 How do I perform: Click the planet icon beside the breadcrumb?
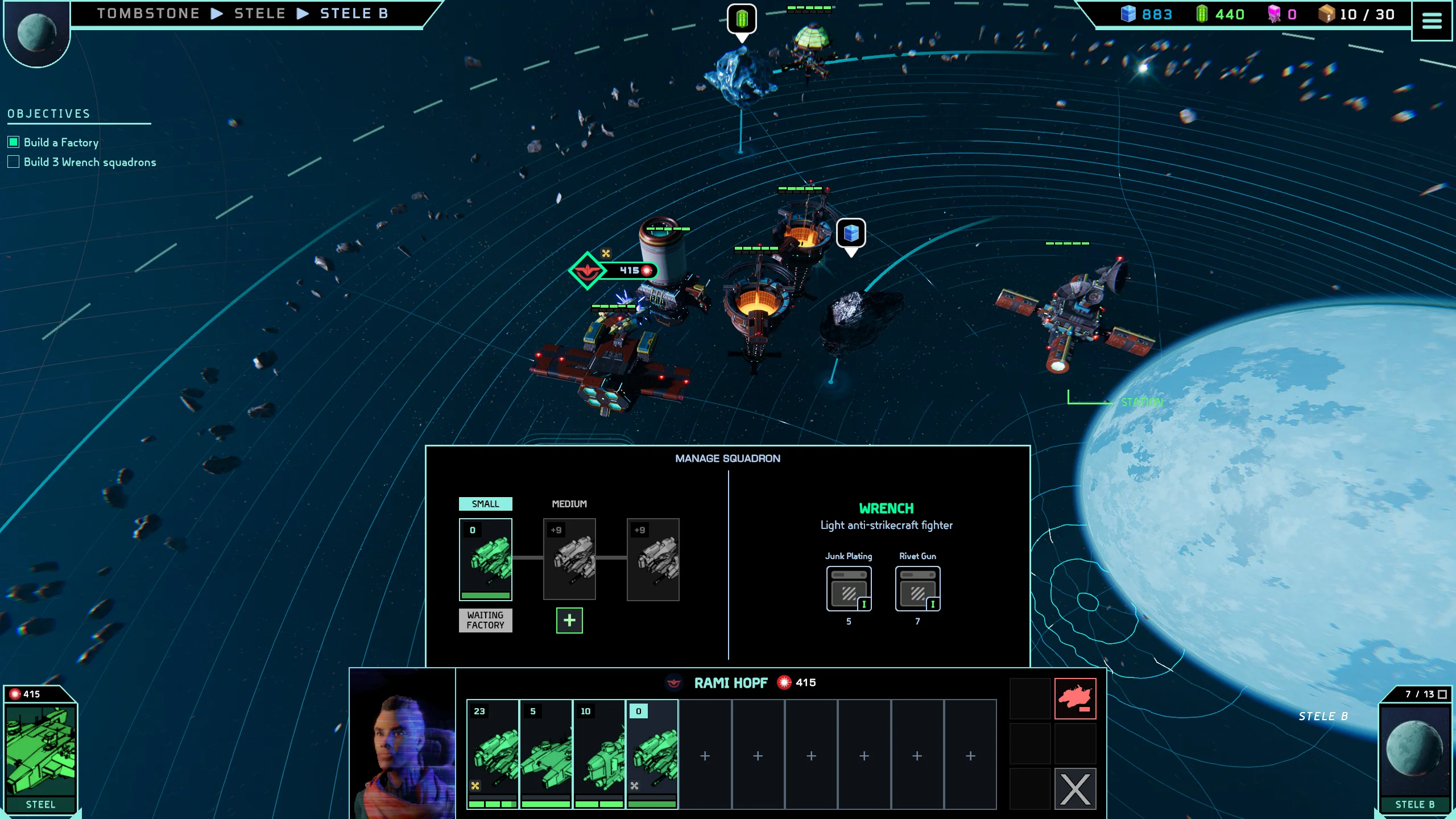(36, 32)
